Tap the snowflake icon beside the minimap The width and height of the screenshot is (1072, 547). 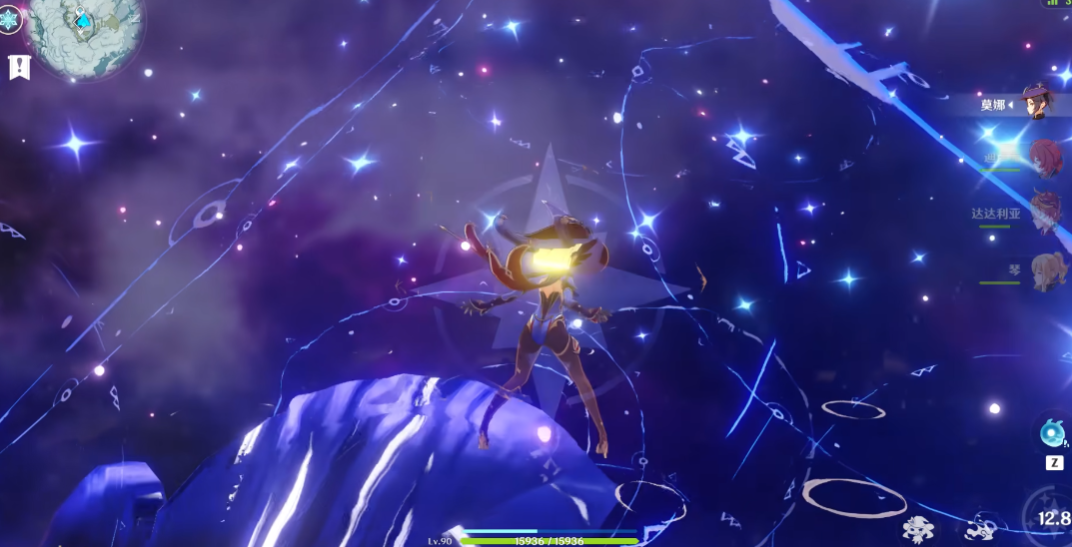[x=10, y=20]
